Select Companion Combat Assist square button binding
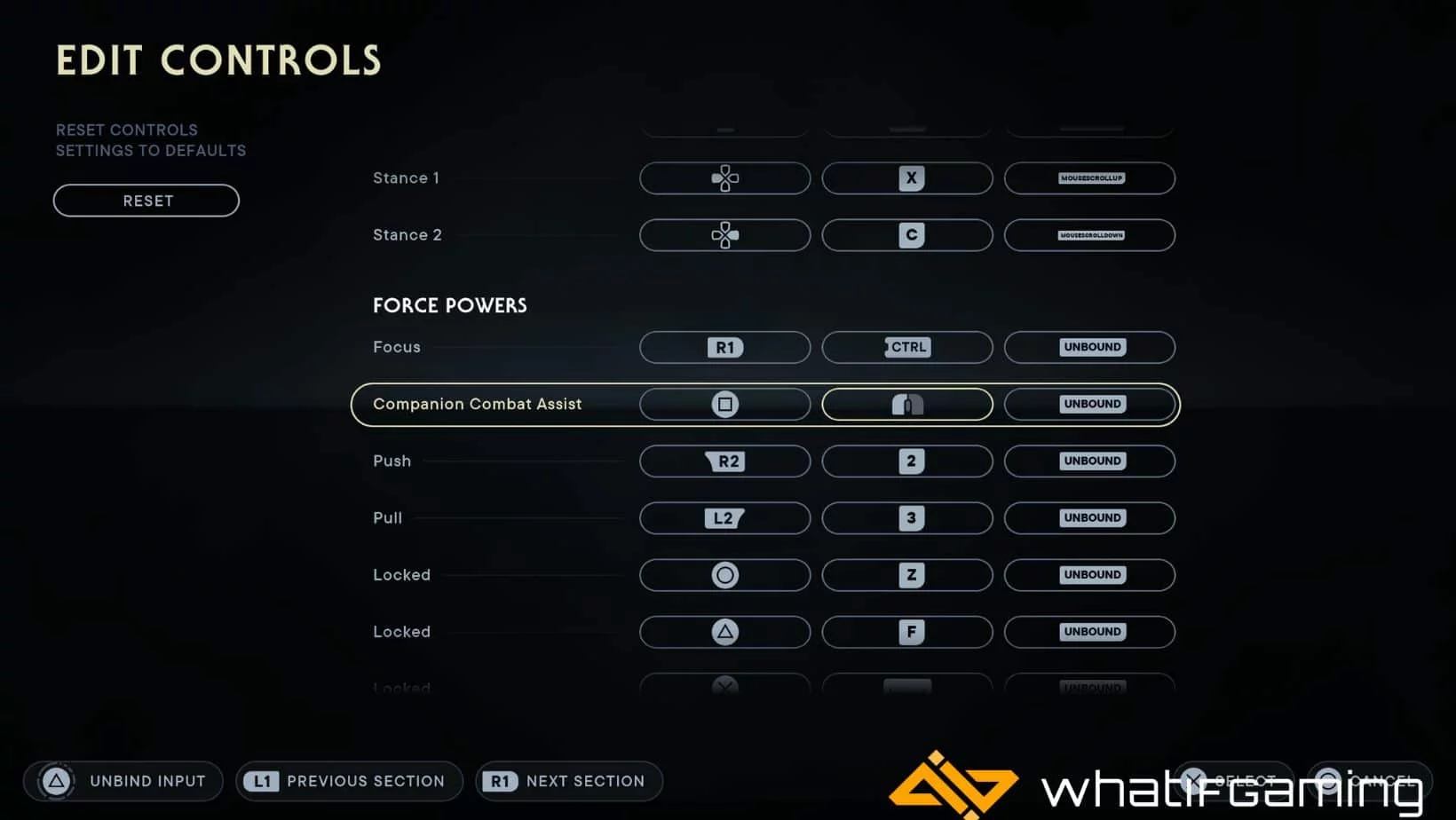 (x=724, y=405)
